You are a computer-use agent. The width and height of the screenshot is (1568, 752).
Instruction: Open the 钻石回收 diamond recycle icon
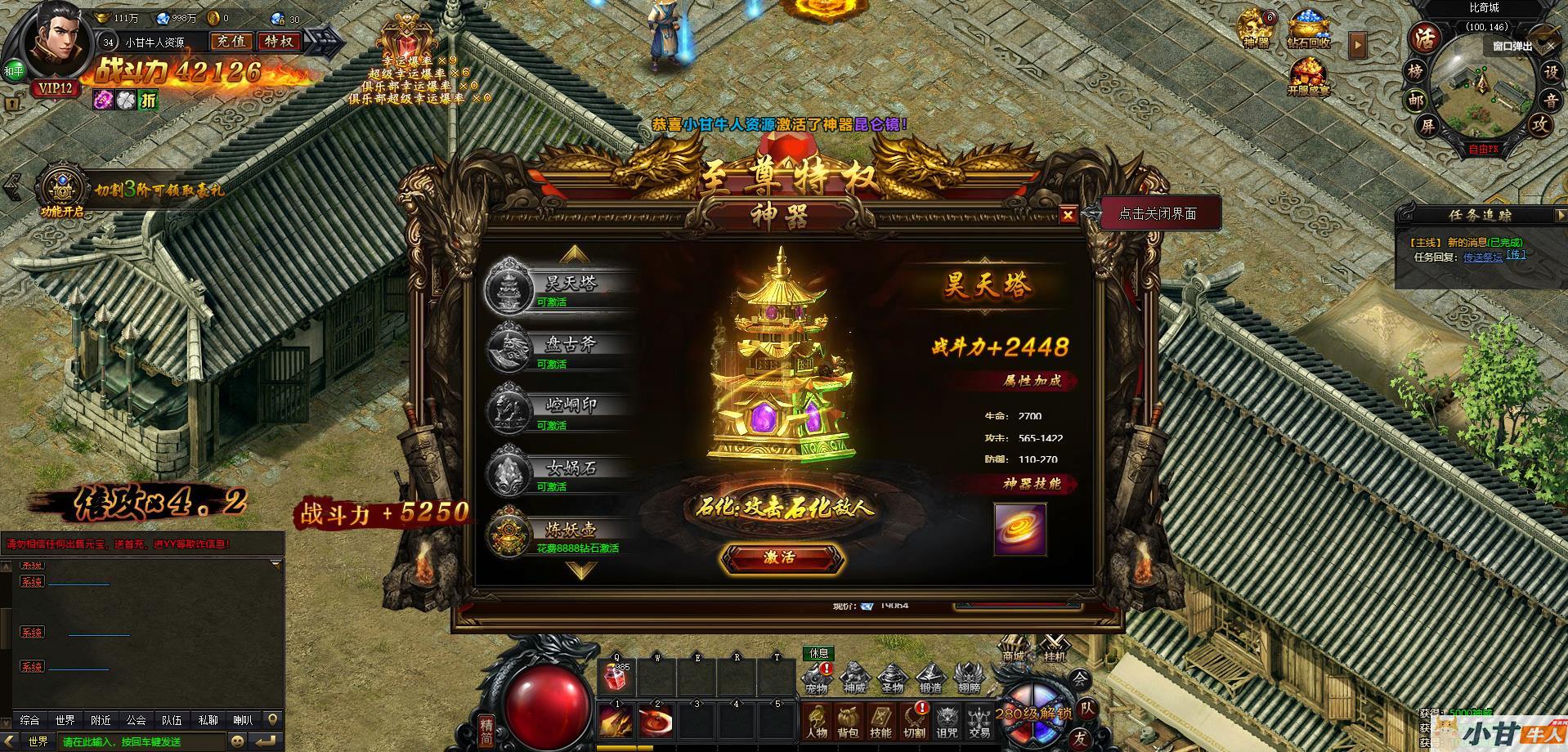click(1308, 29)
